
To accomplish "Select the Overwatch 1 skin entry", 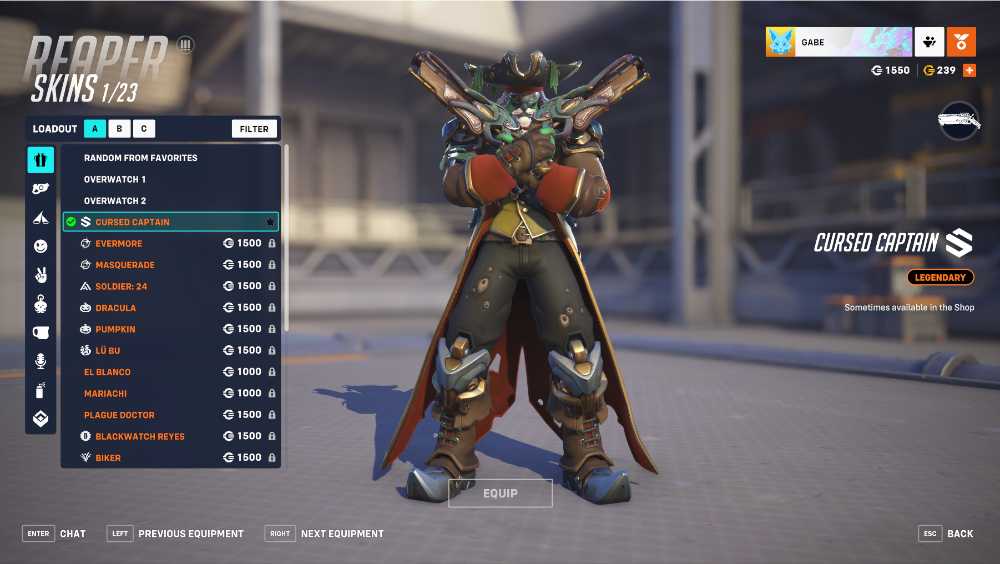I will (x=115, y=179).
